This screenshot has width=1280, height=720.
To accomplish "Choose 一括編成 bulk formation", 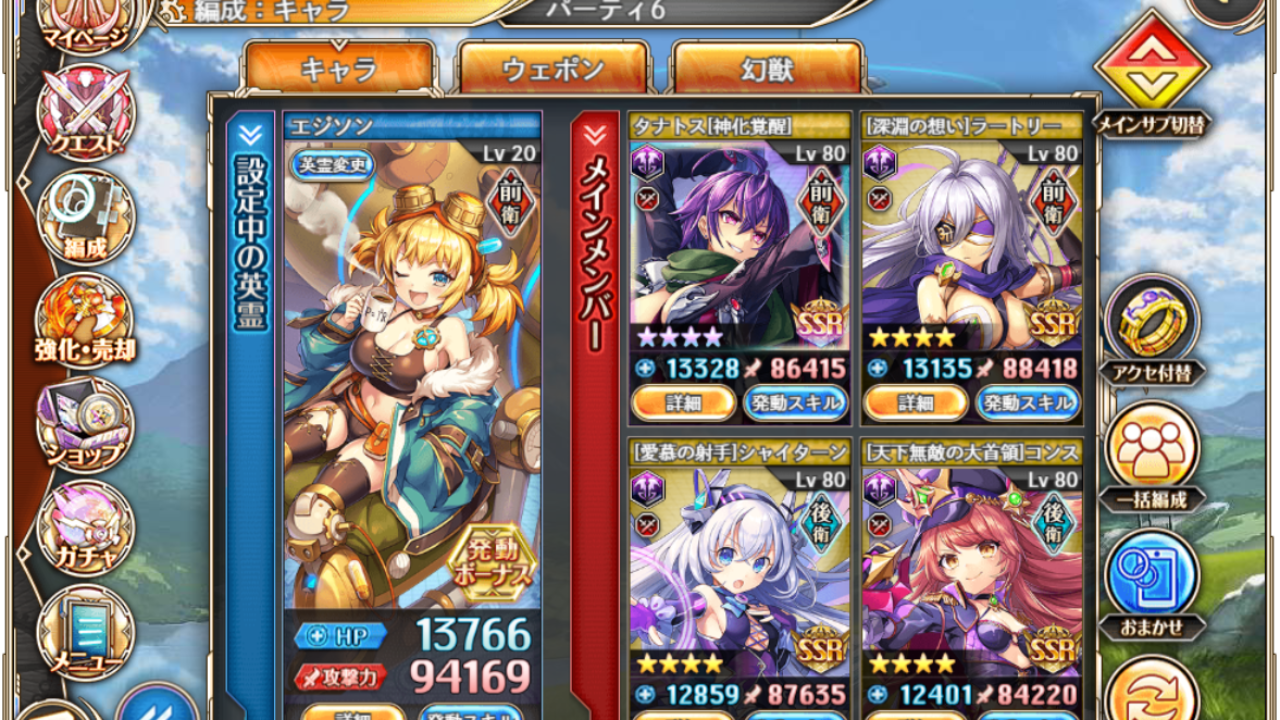I will pos(1151,455).
